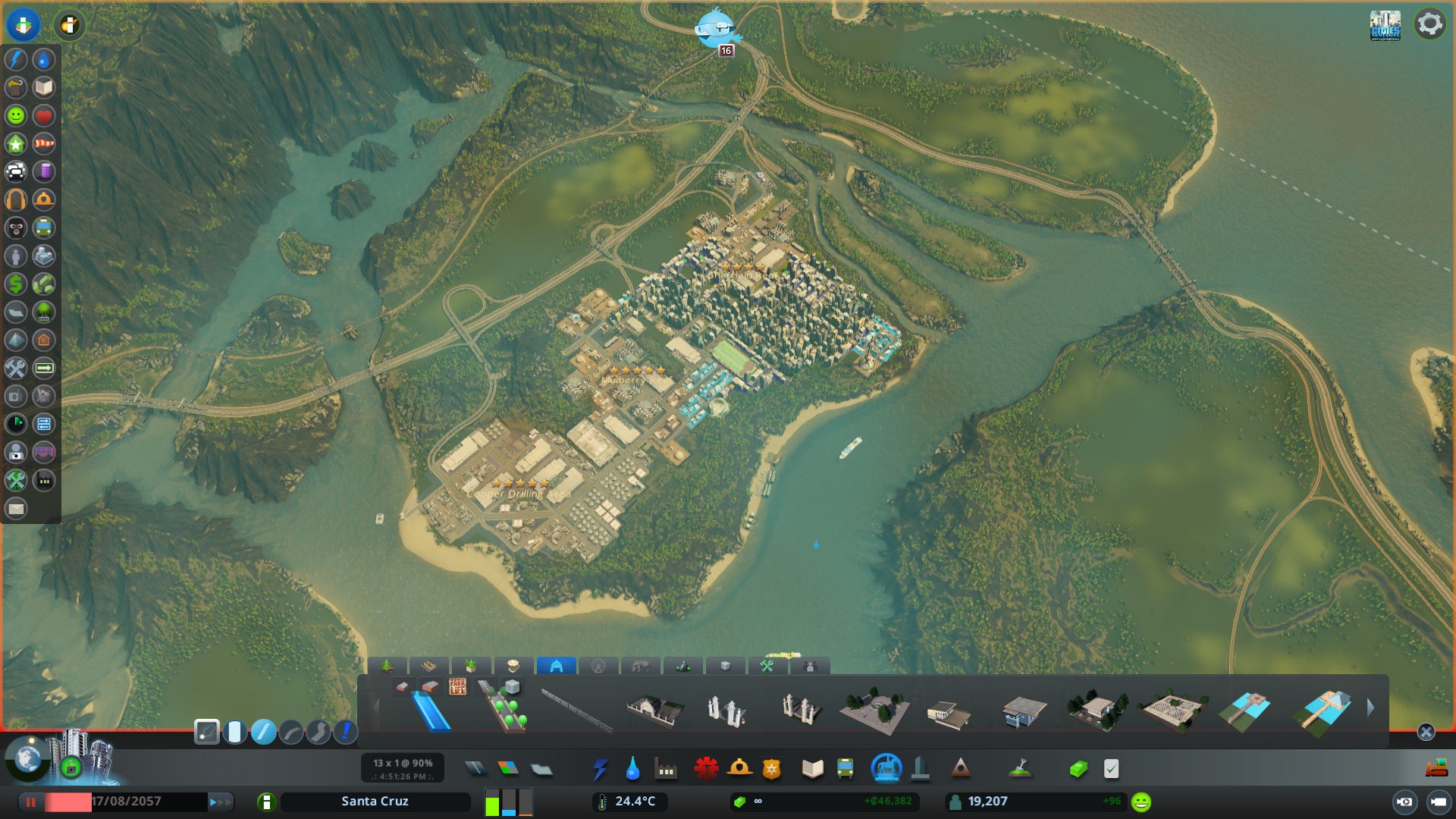This screenshot has width=1456, height=819.
Task: Open the gear options menu
Action: pos(1429,24)
